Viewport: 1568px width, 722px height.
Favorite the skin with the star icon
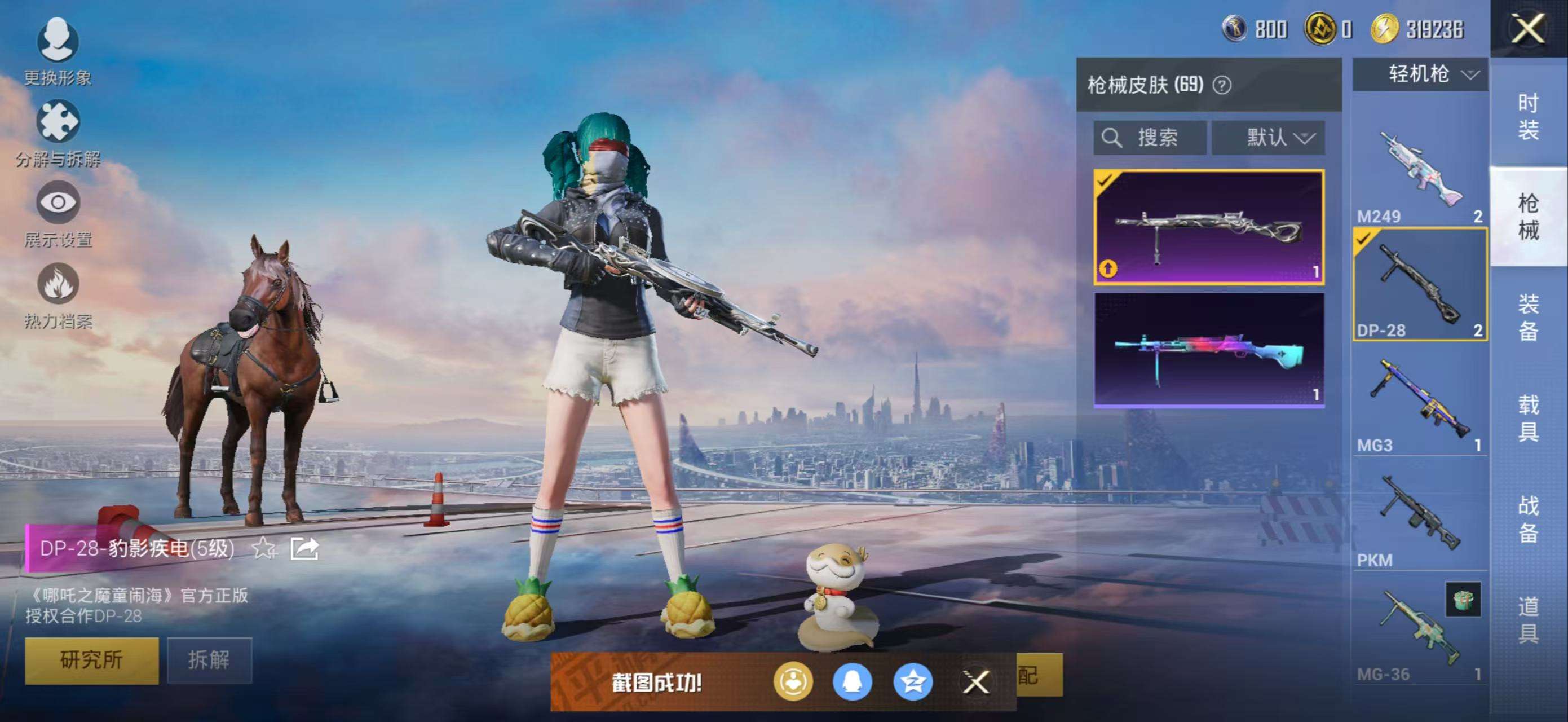pyautogui.click(x=264, y=548)
